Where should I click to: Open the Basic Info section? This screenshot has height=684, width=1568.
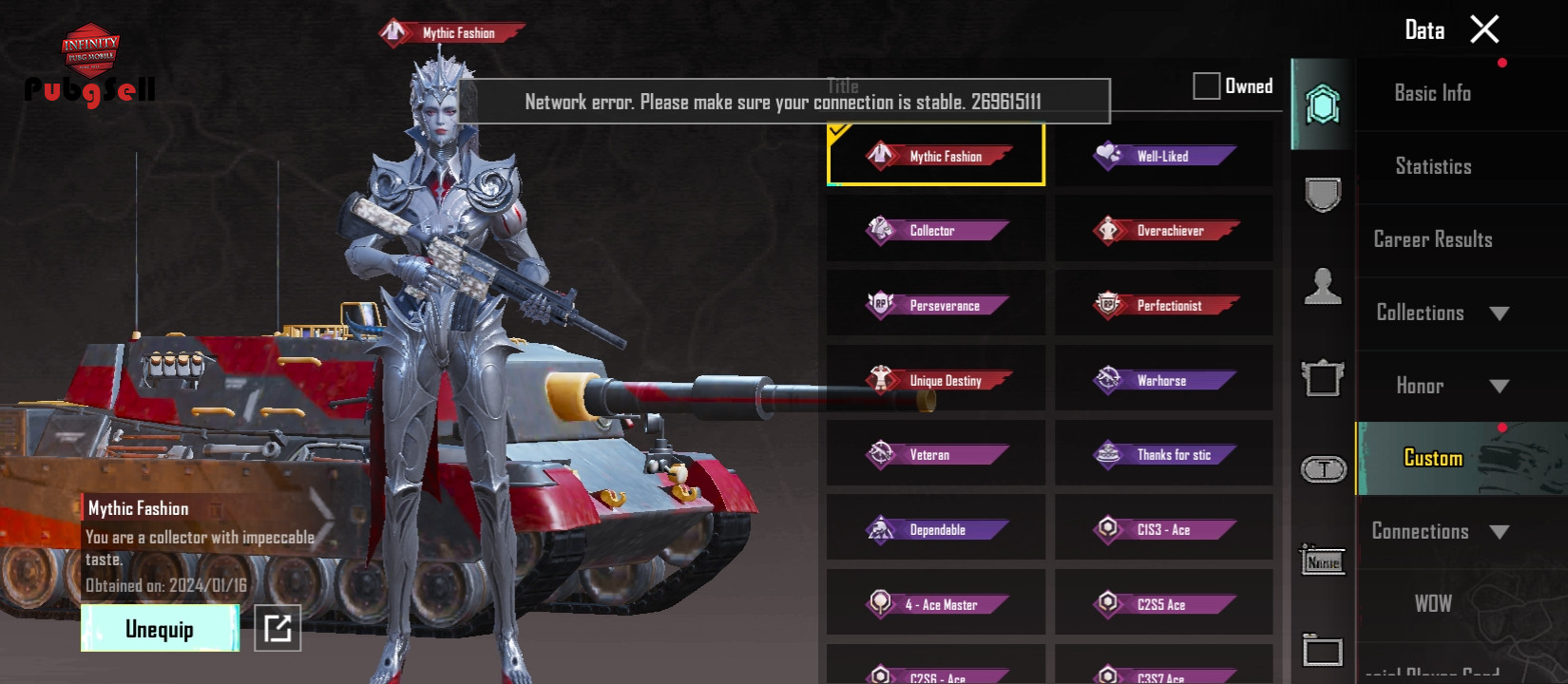click(1432, 93)
